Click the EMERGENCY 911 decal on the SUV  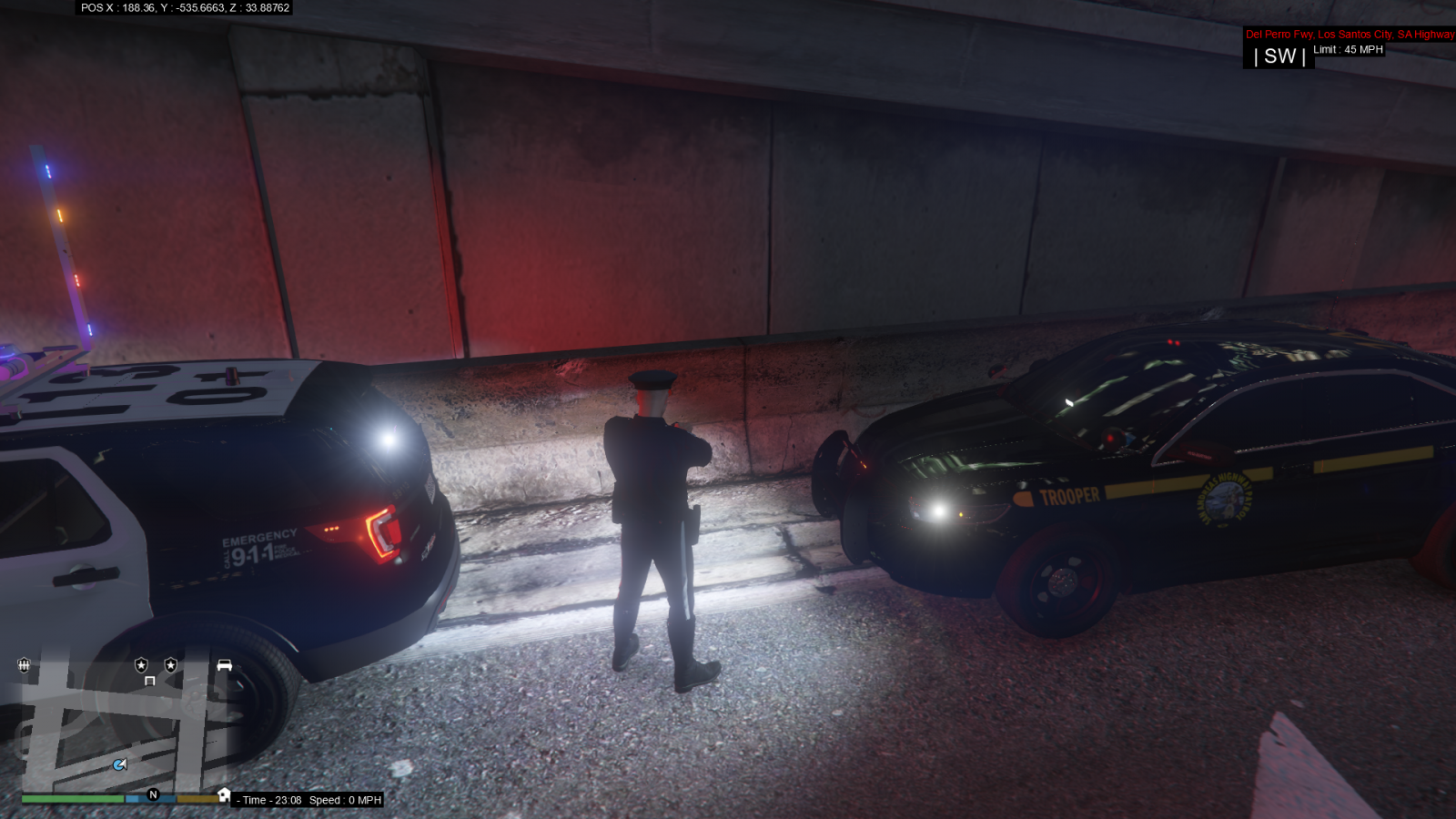255,543
